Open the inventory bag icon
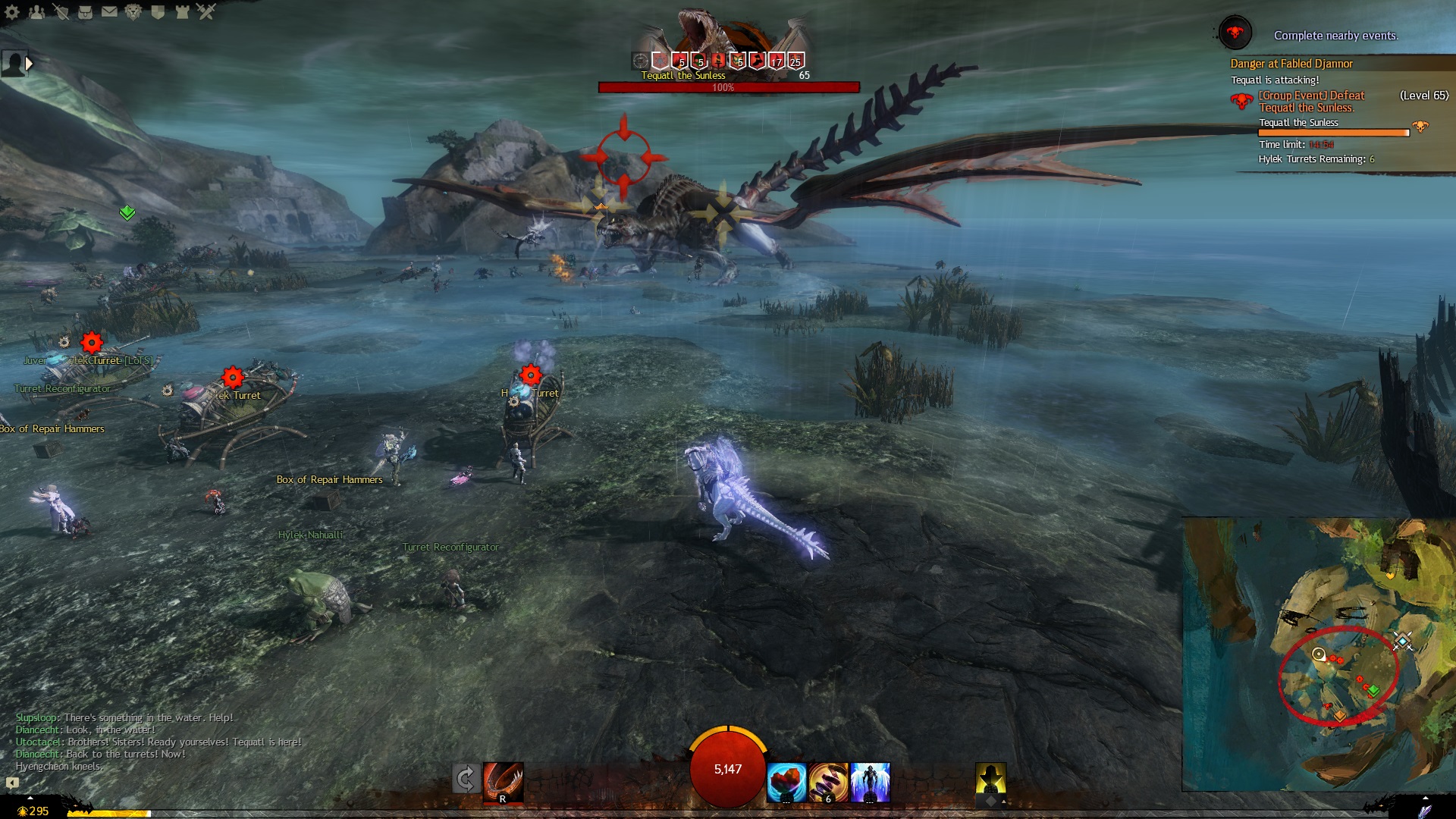Image resolution: width=1456 pixels, height=819 pixels. coord(85,11)
